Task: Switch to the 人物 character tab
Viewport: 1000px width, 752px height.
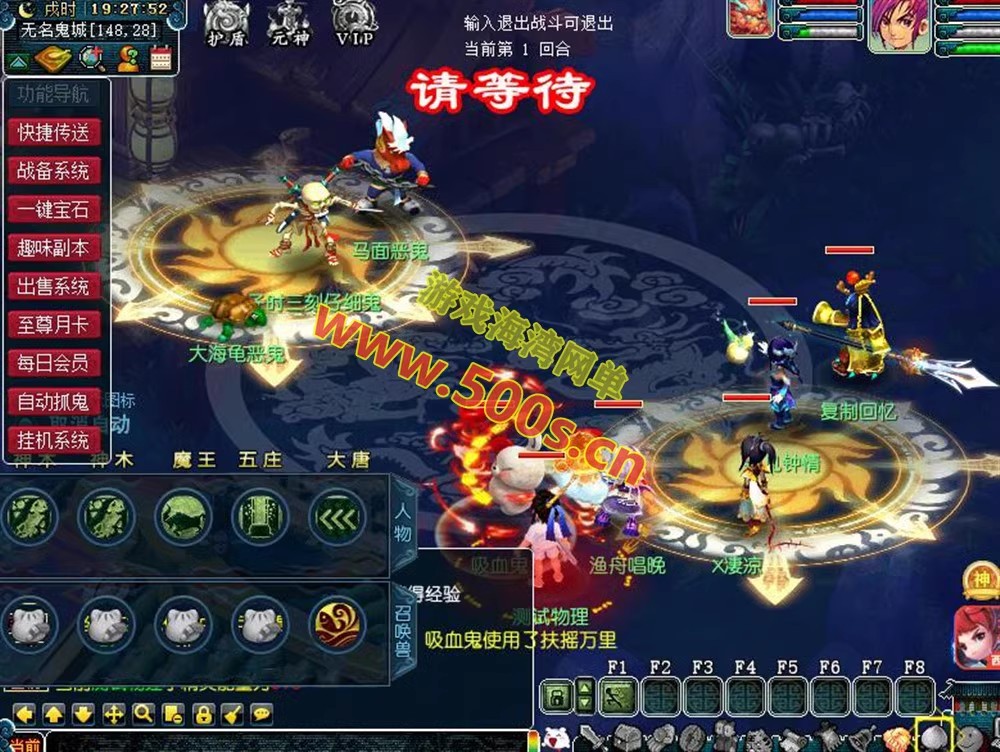Action: click(403, 521)
